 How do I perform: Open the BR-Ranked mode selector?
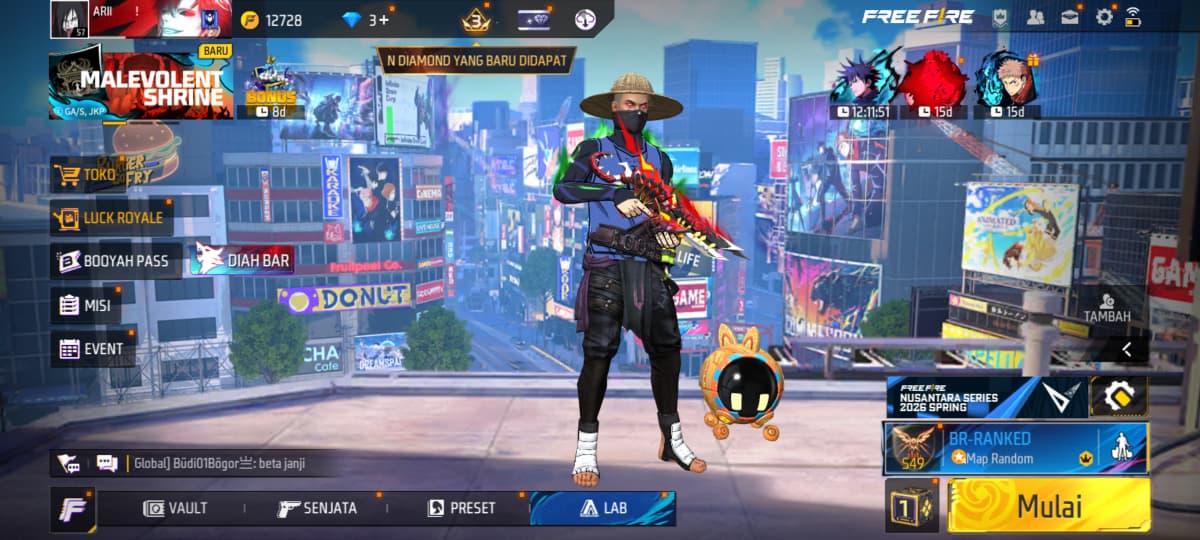1014,448
